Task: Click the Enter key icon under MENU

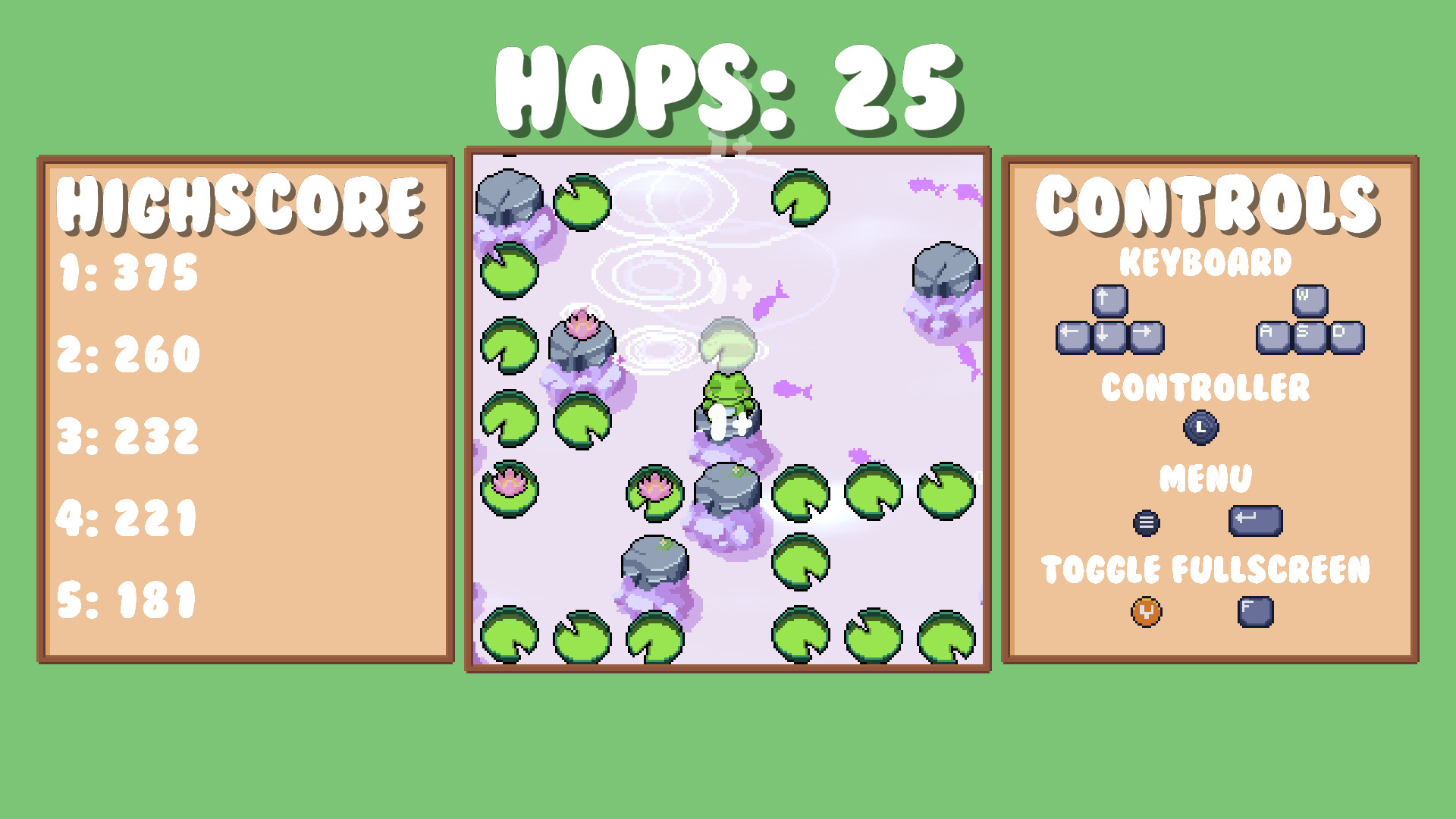Action: point(1255,518)
